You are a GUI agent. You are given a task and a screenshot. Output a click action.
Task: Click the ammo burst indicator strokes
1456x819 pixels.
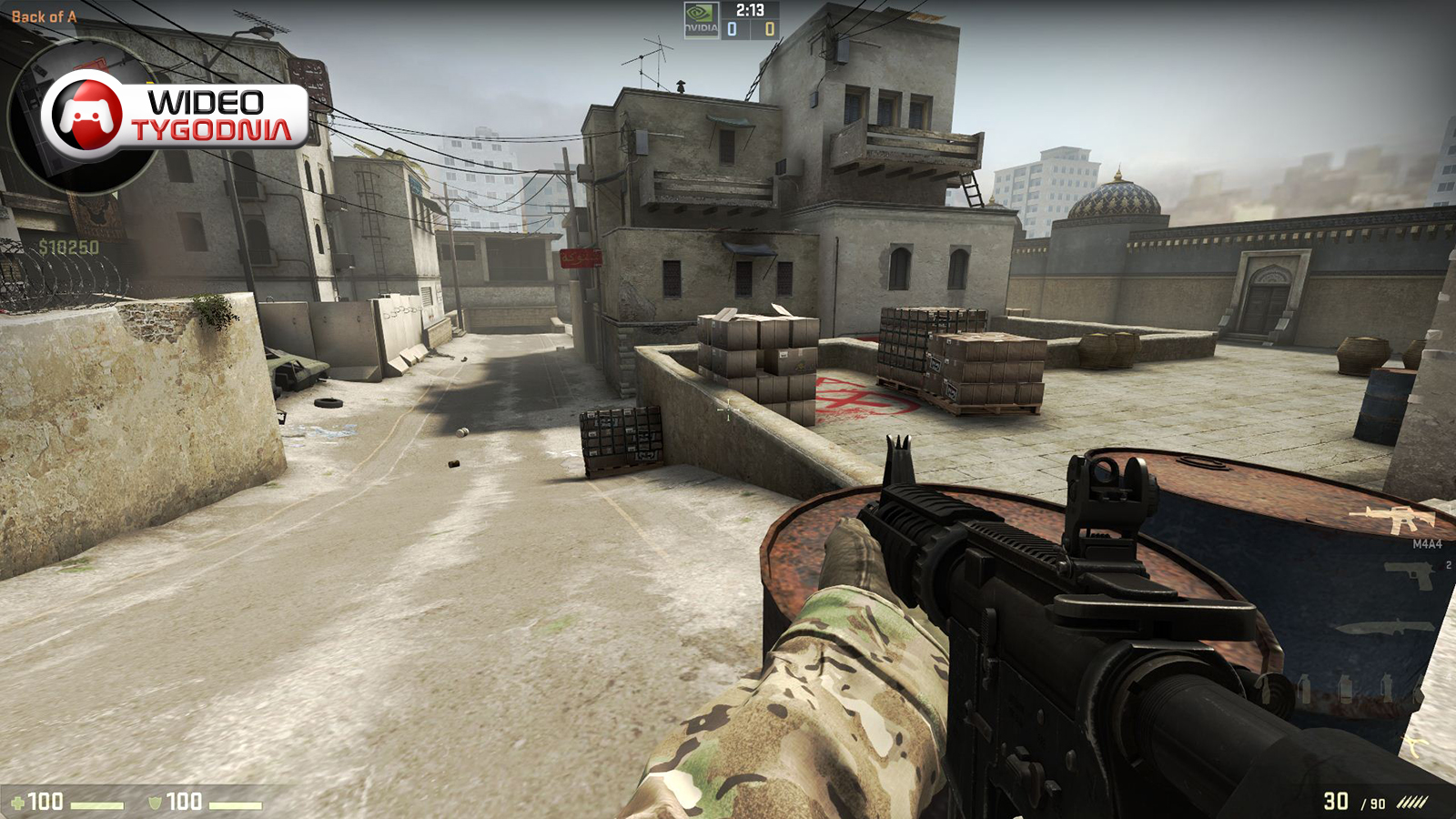click(1412, 801)
